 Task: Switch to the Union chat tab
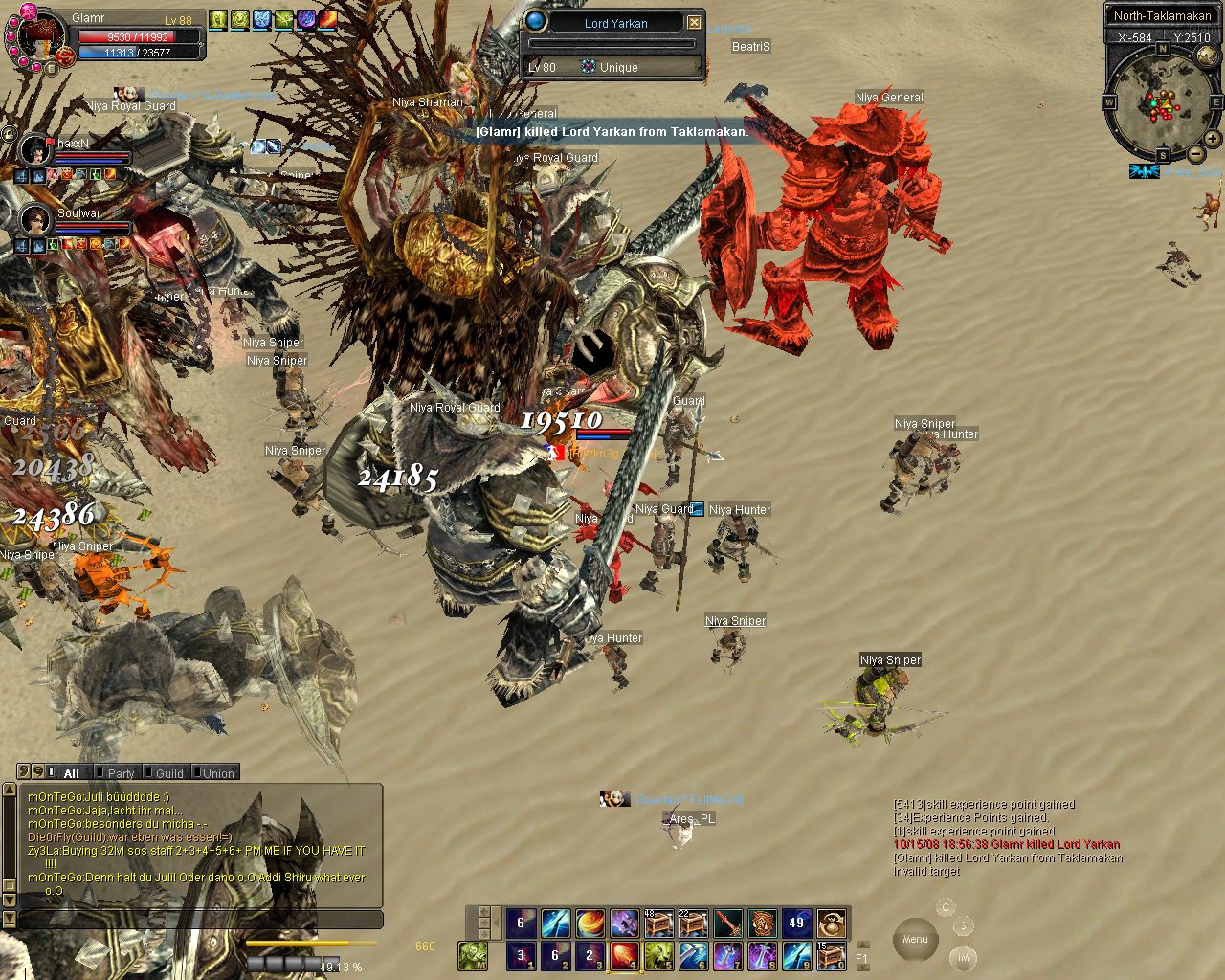217,773
